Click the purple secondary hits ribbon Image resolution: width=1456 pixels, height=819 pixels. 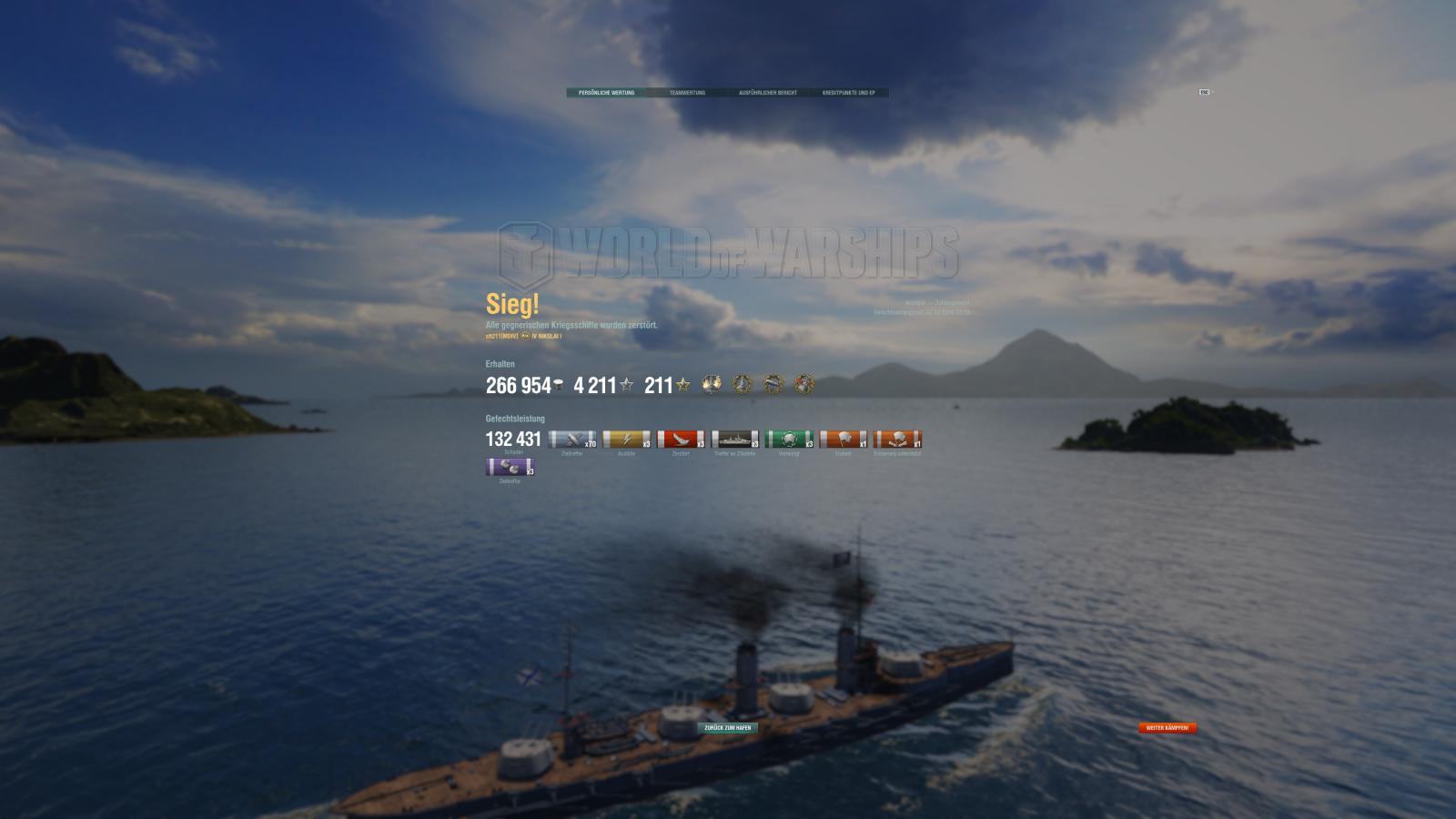pos(510,468)
